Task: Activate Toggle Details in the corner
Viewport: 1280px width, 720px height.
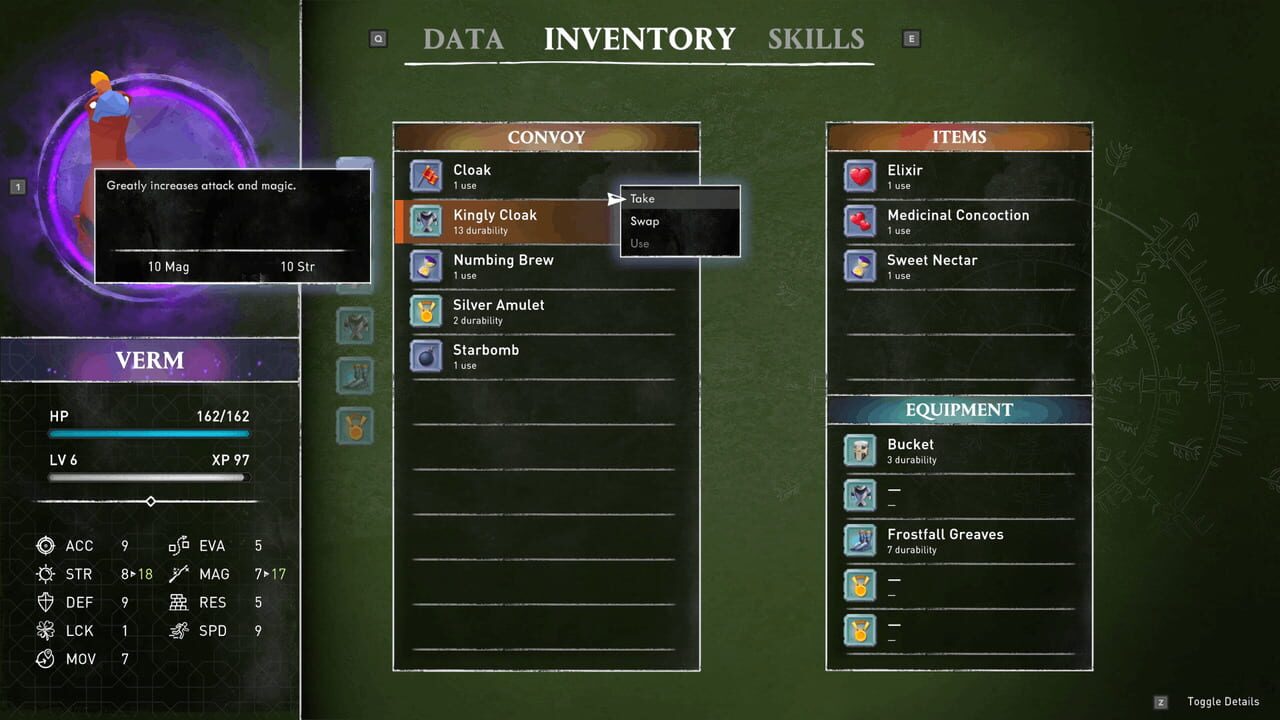Action: click(1223, 701)
